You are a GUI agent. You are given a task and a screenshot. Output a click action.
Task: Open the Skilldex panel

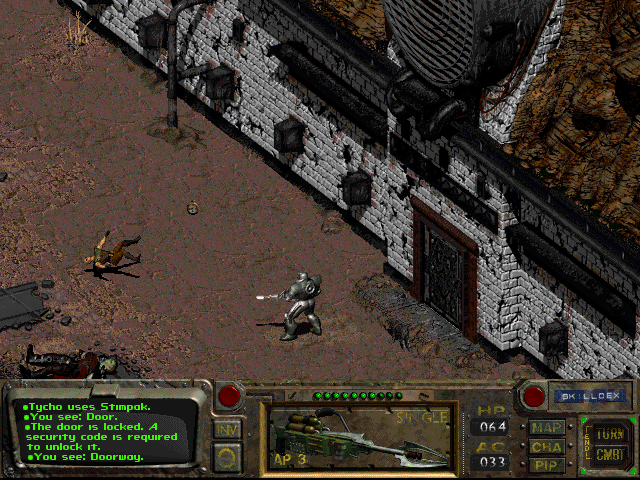[x=589, y=396]
